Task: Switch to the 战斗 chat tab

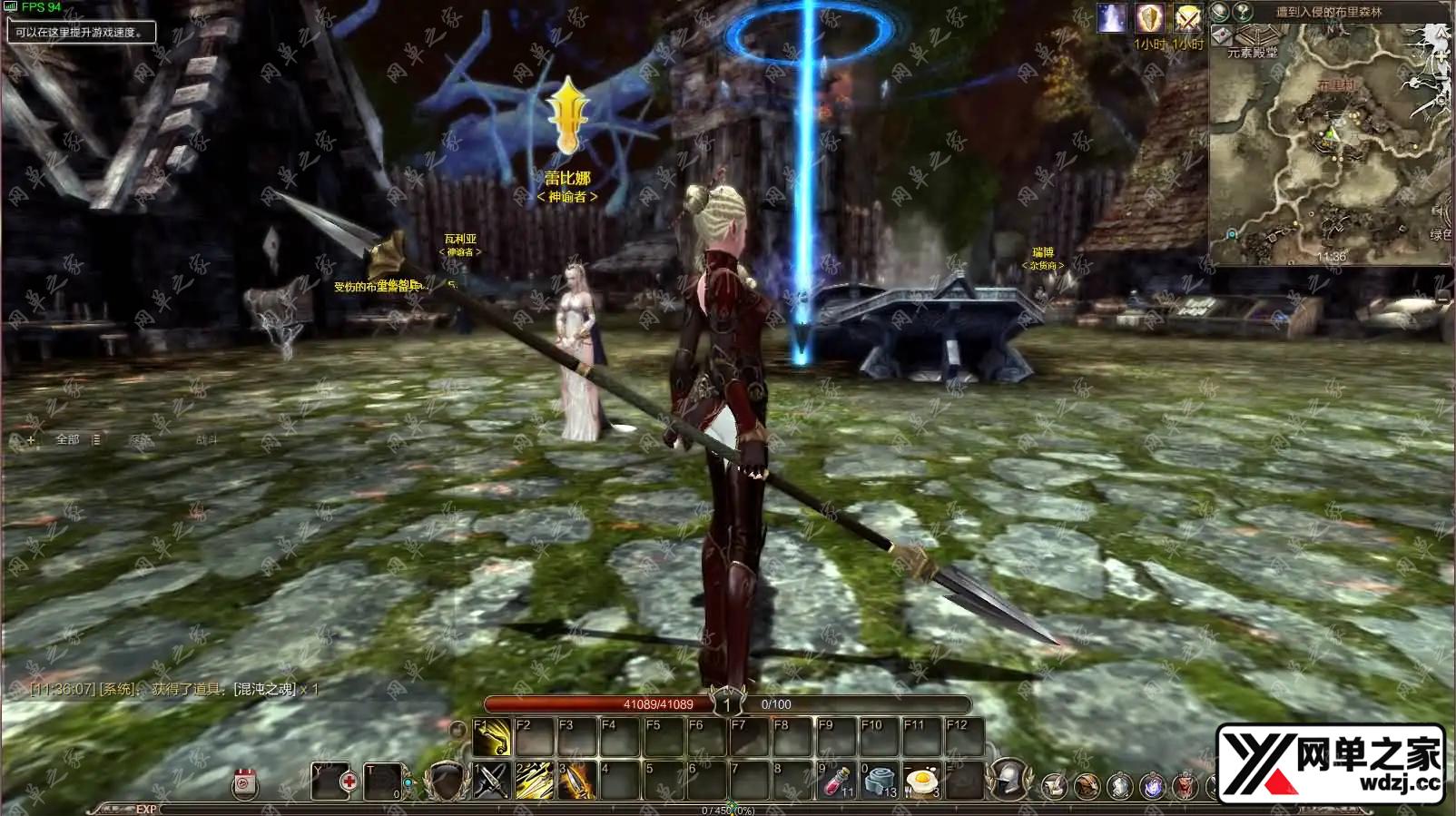Action: pos(207,440)
